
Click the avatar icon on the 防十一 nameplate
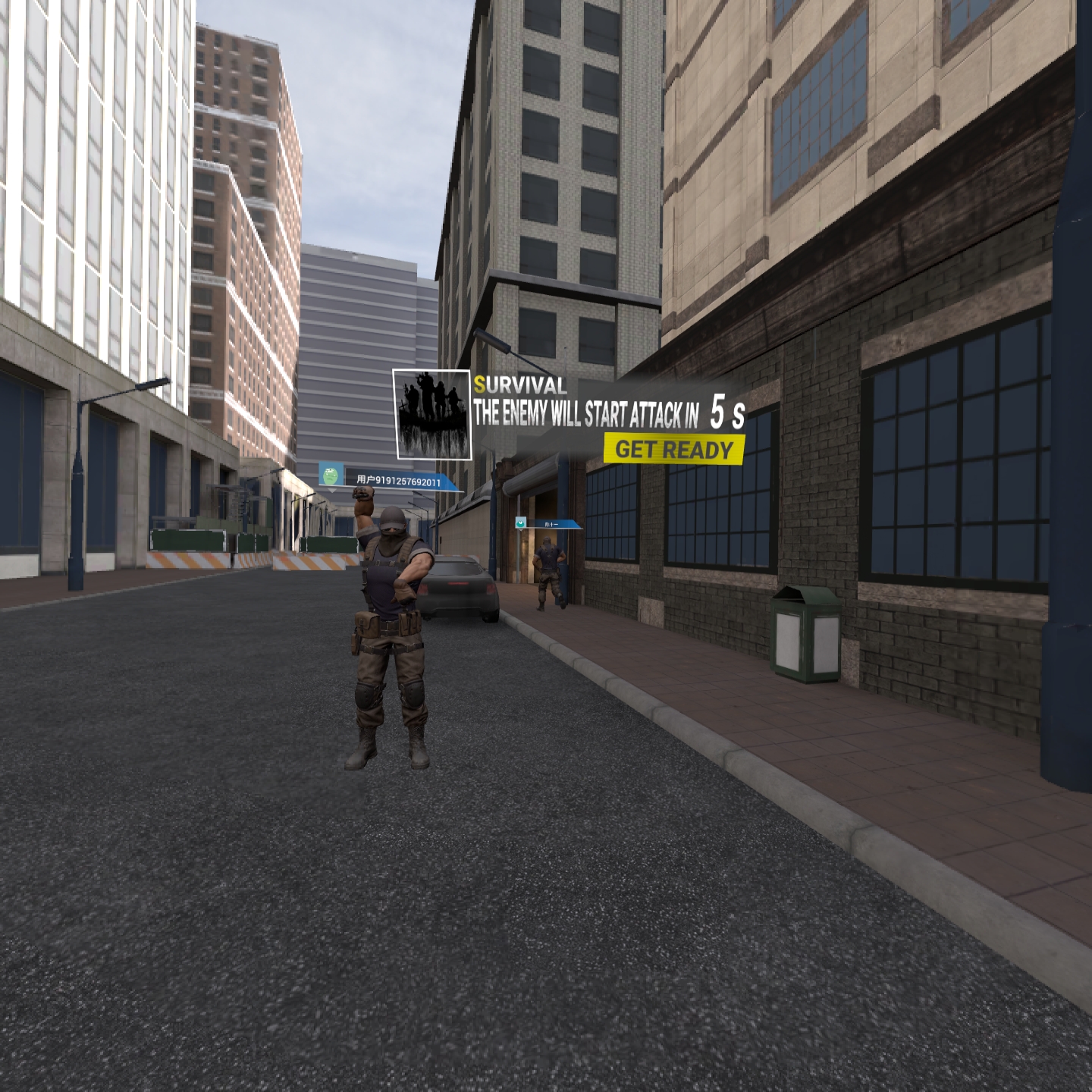click(x=522, y=525)
